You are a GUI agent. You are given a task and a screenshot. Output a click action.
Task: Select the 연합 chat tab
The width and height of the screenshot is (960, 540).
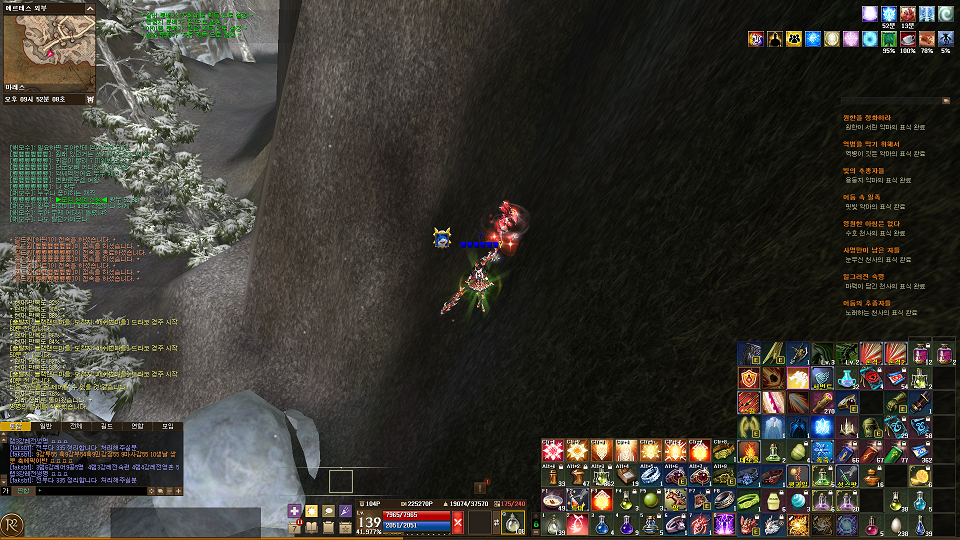(137, 426)
